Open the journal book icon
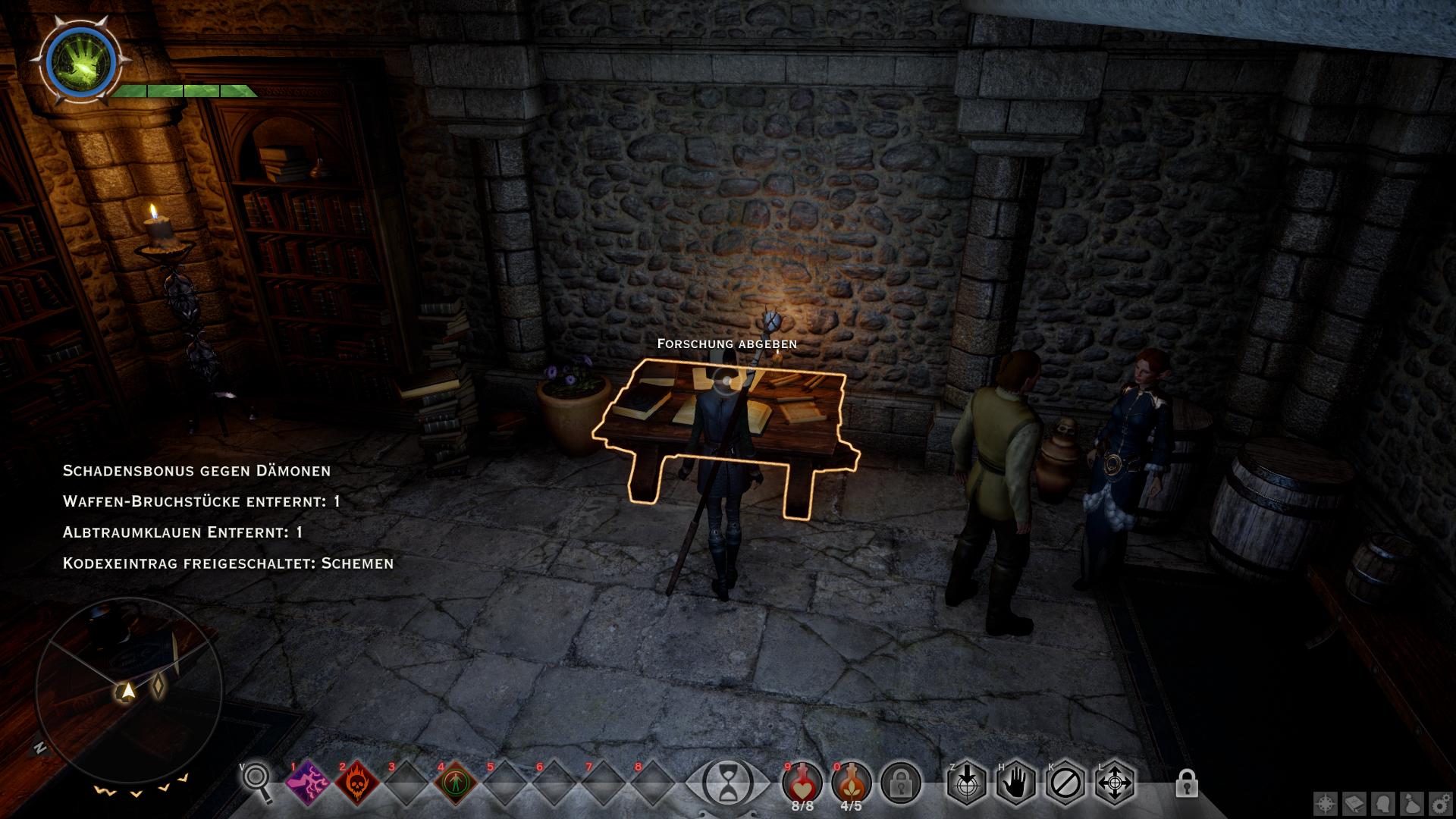This screenshot has width=1456, height=819. (x=1355, y=803)
